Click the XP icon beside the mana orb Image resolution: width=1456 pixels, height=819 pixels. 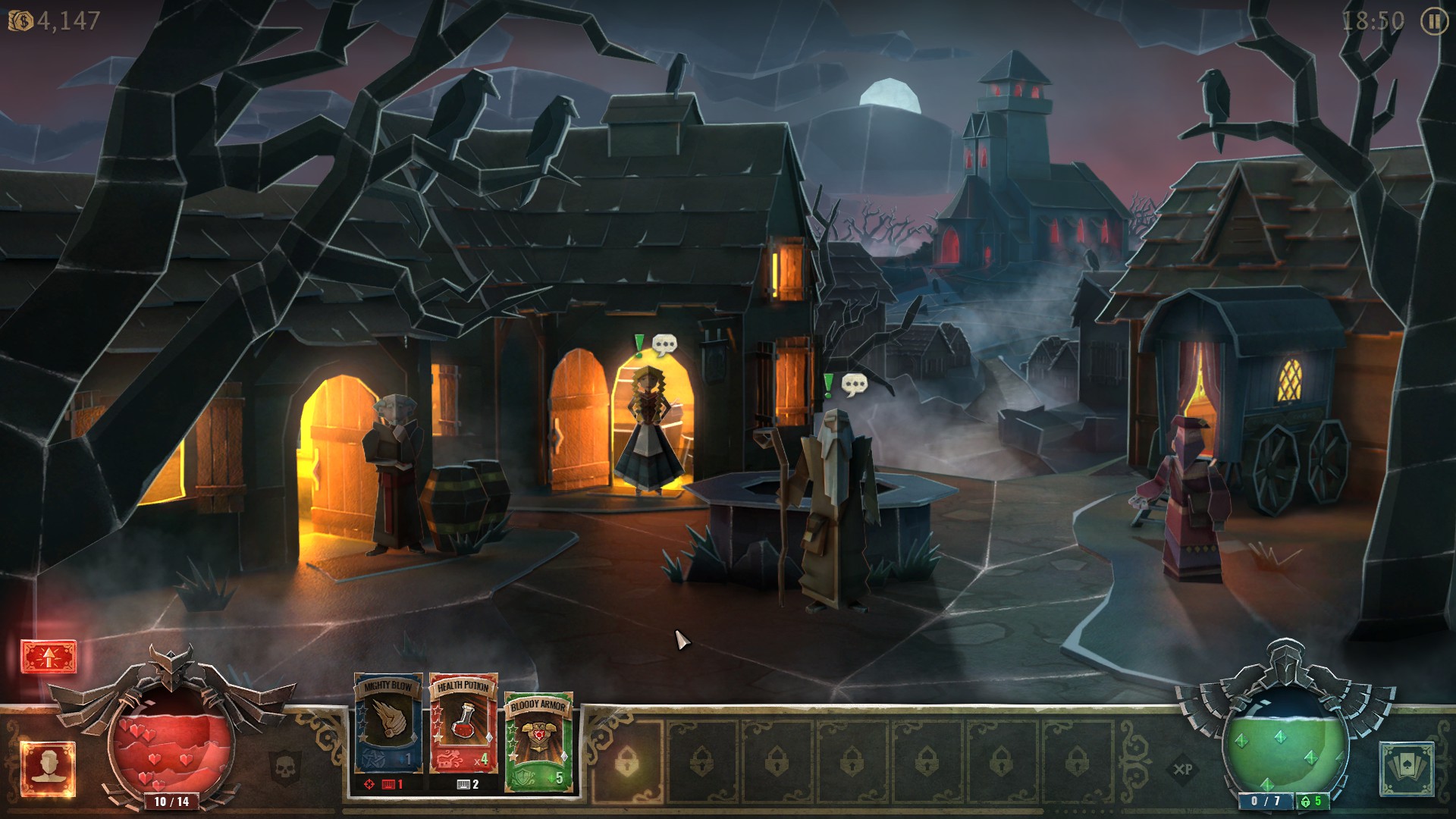coord(1182,769)
